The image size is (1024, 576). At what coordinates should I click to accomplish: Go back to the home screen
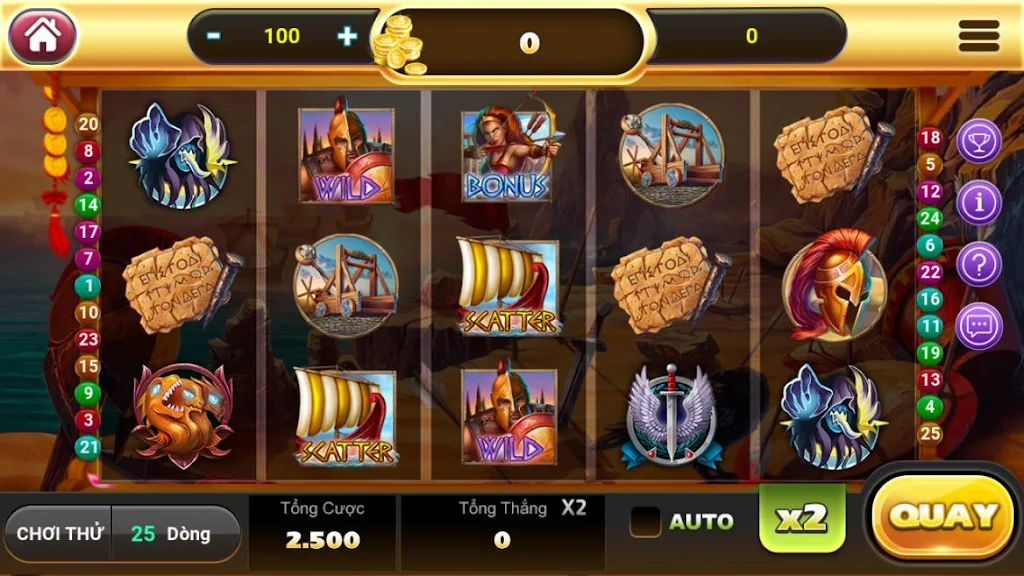pos(42,36)
